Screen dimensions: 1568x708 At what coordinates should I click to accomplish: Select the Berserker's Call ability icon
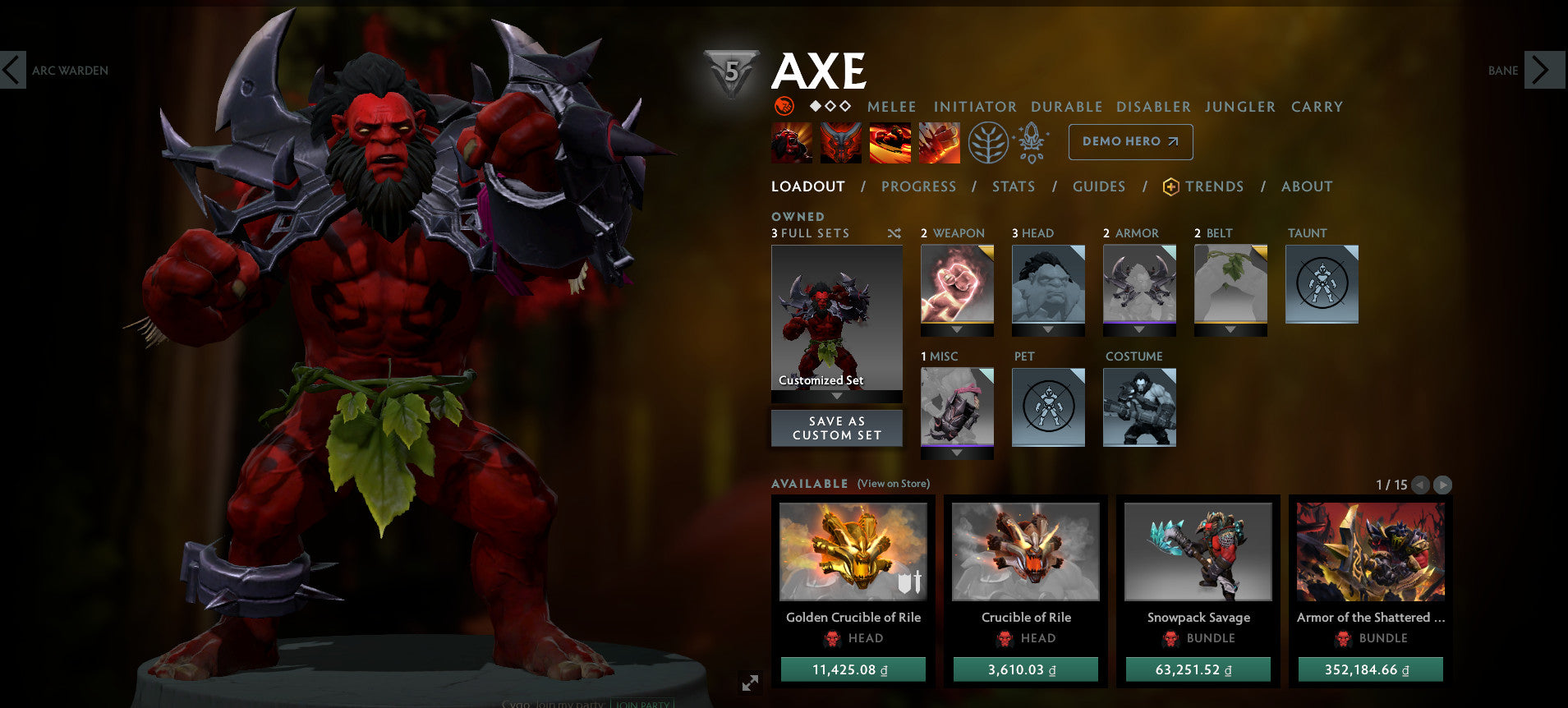[792, 142]
